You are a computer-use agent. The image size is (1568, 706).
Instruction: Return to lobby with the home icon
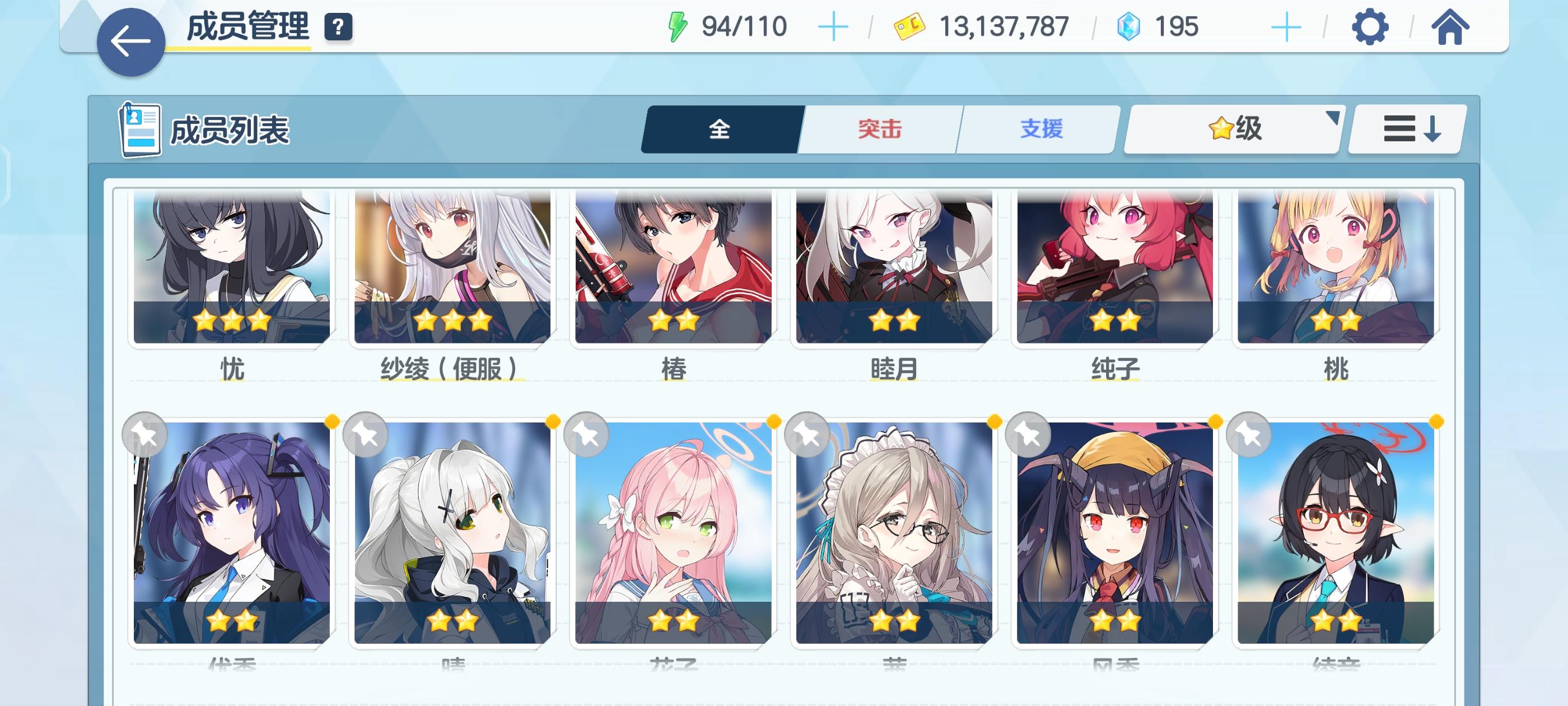[x=1454, y=26]
